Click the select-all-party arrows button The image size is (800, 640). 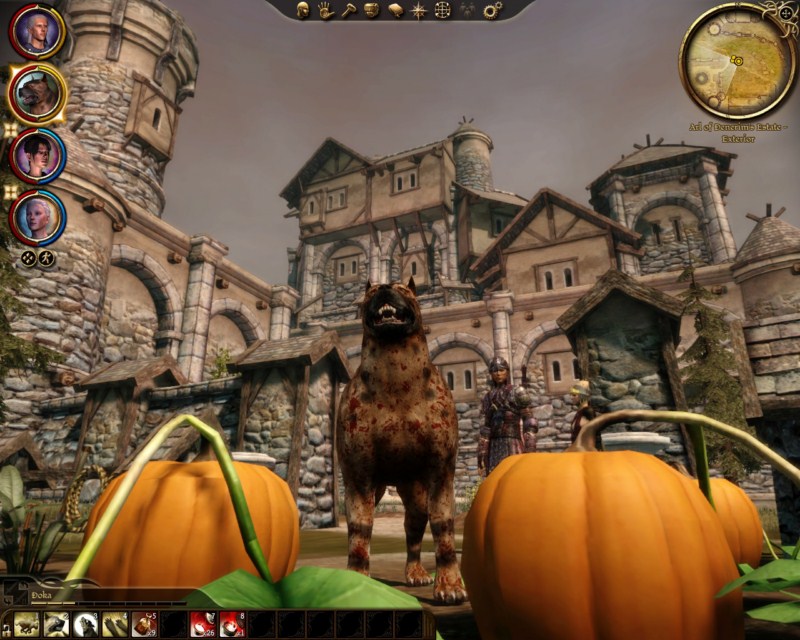coord(29,258)
